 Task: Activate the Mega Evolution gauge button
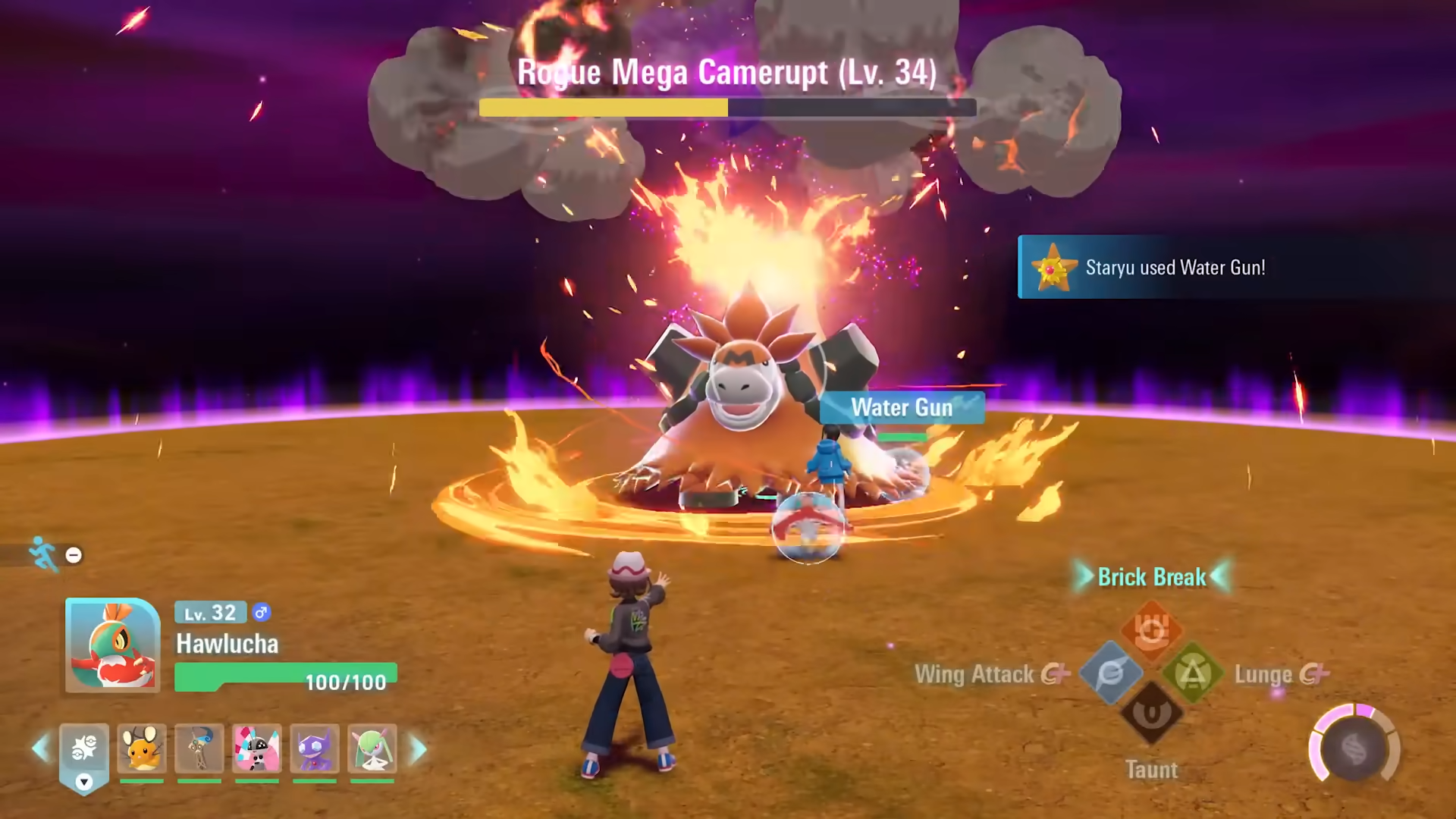[1354, 749]
